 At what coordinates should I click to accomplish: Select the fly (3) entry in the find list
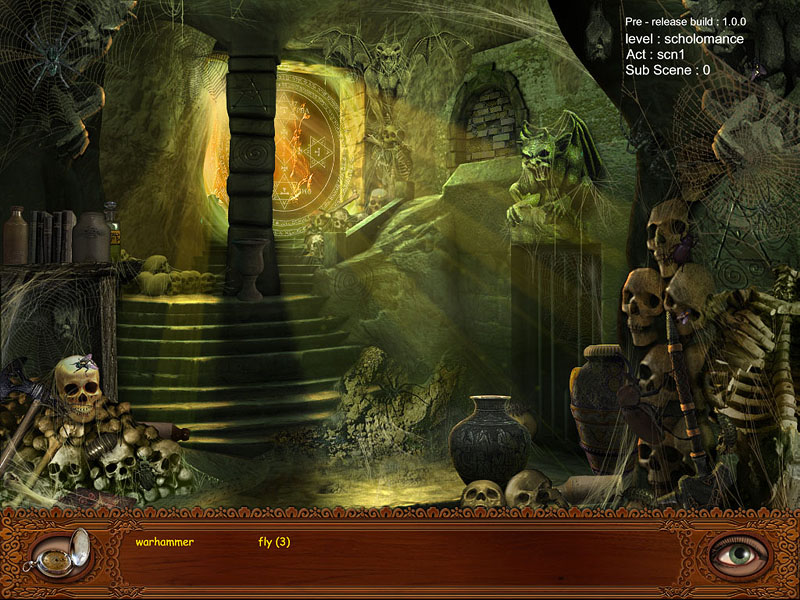[274, 542]
